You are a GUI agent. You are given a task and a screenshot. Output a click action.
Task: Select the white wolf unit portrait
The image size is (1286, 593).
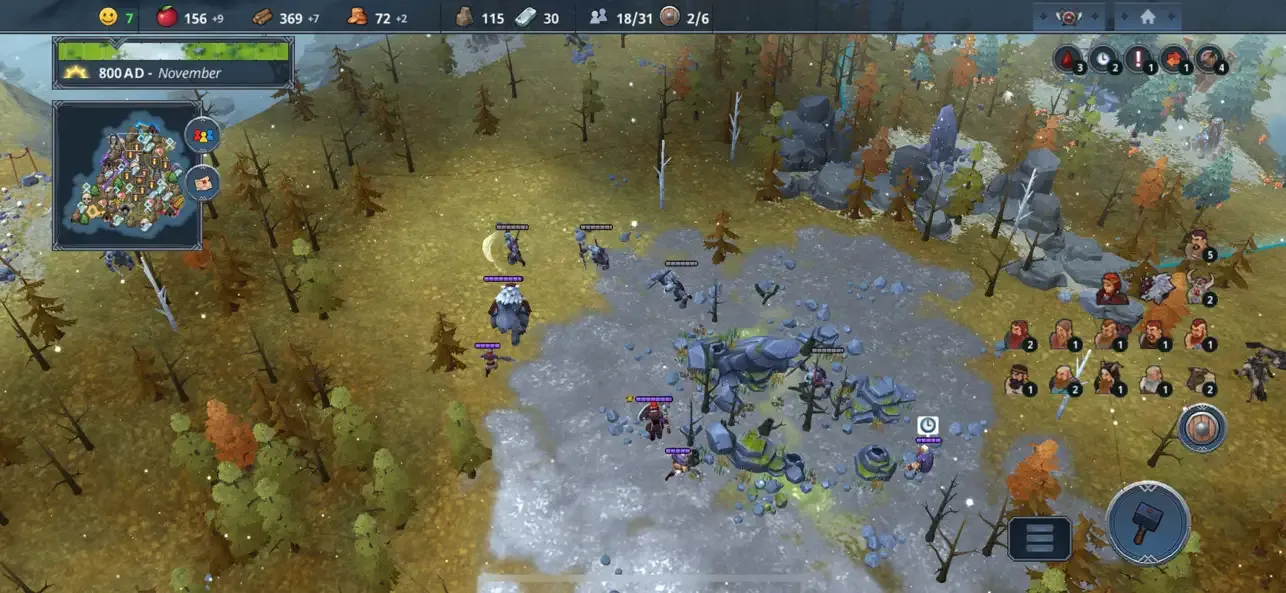click(x=1156, y=288)
